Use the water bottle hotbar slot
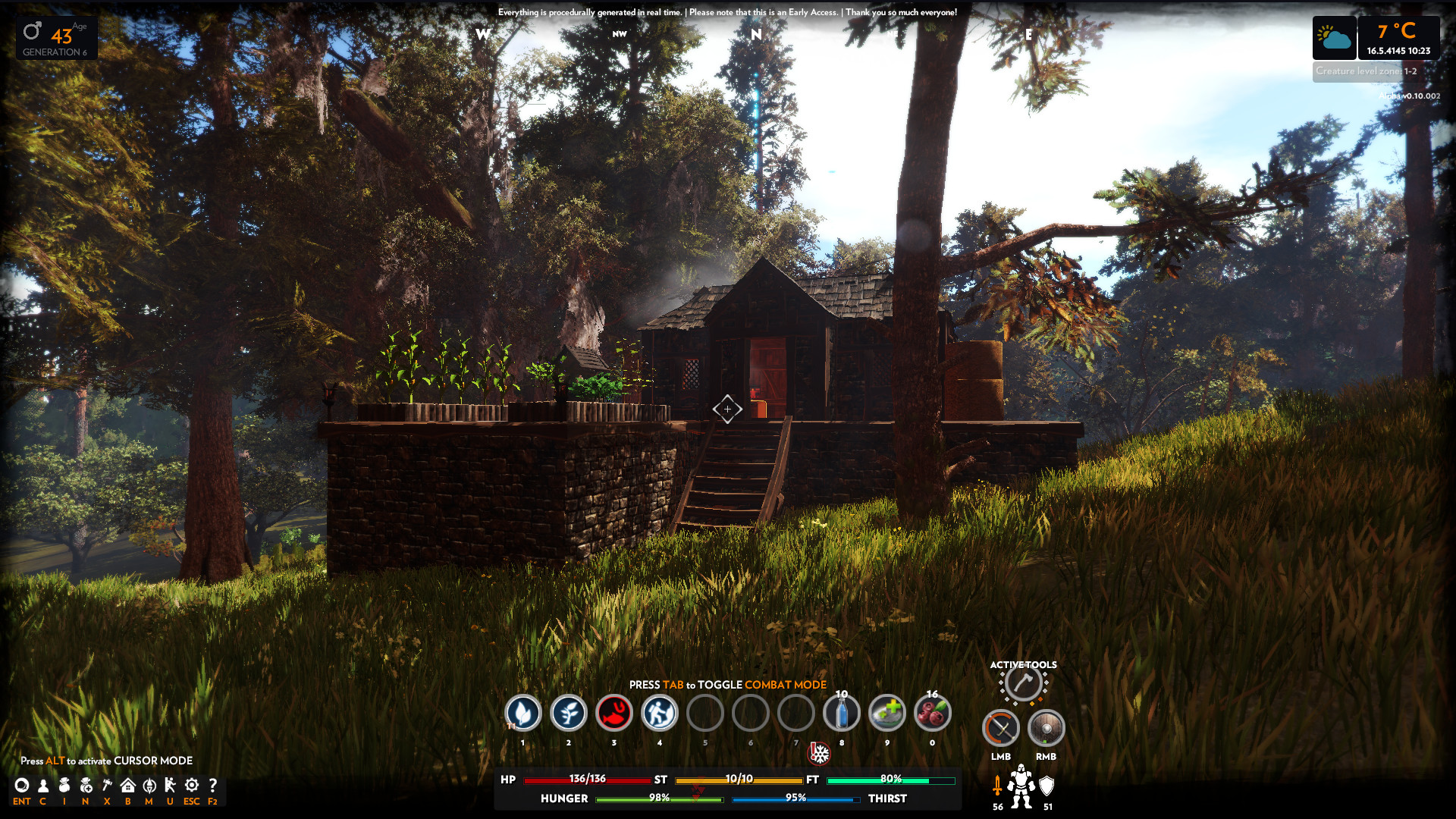Image resolution: width=1456 pixels, height=819 pixels. coord(842,713)
